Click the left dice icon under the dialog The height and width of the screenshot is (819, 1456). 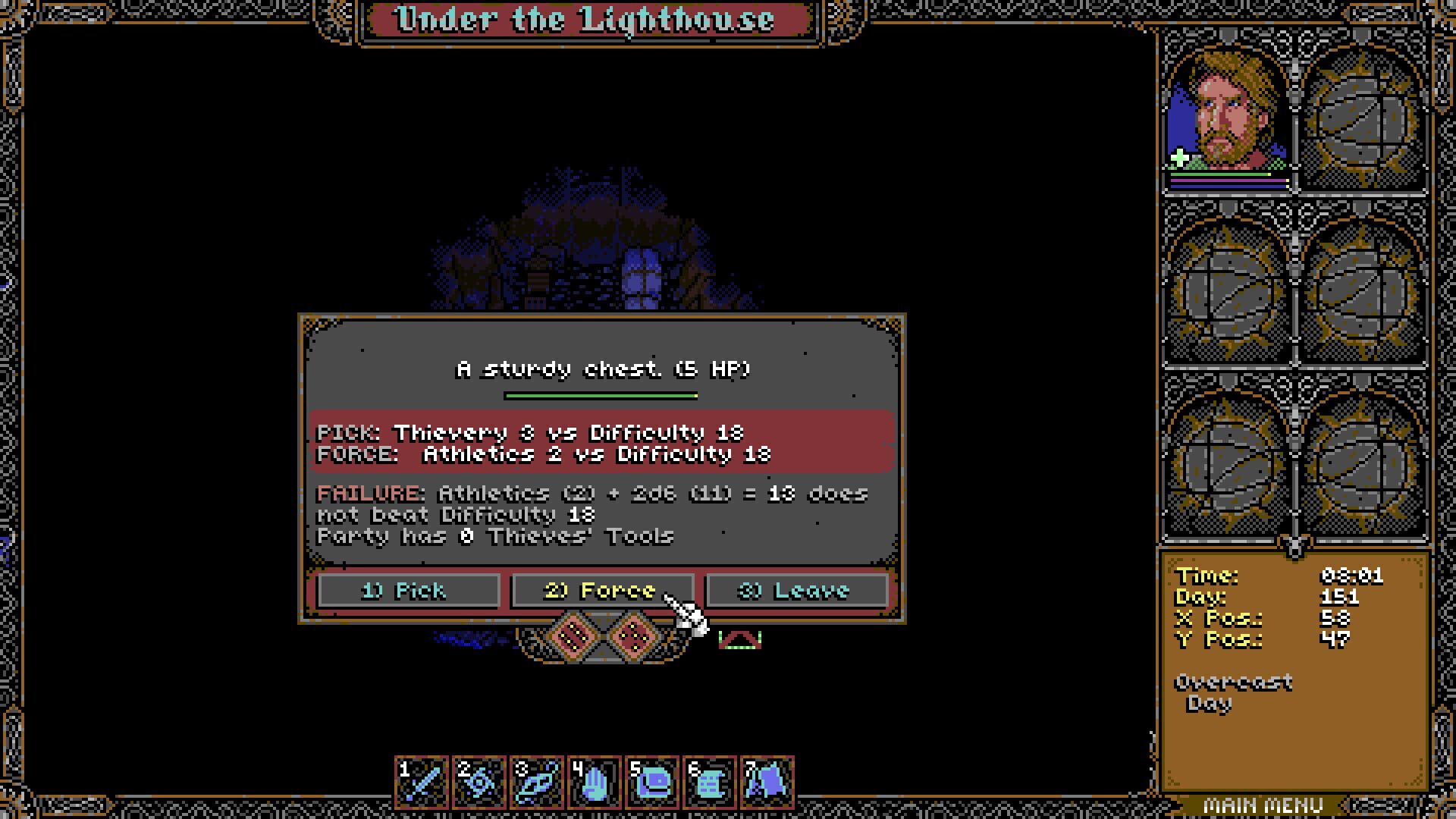574,635
